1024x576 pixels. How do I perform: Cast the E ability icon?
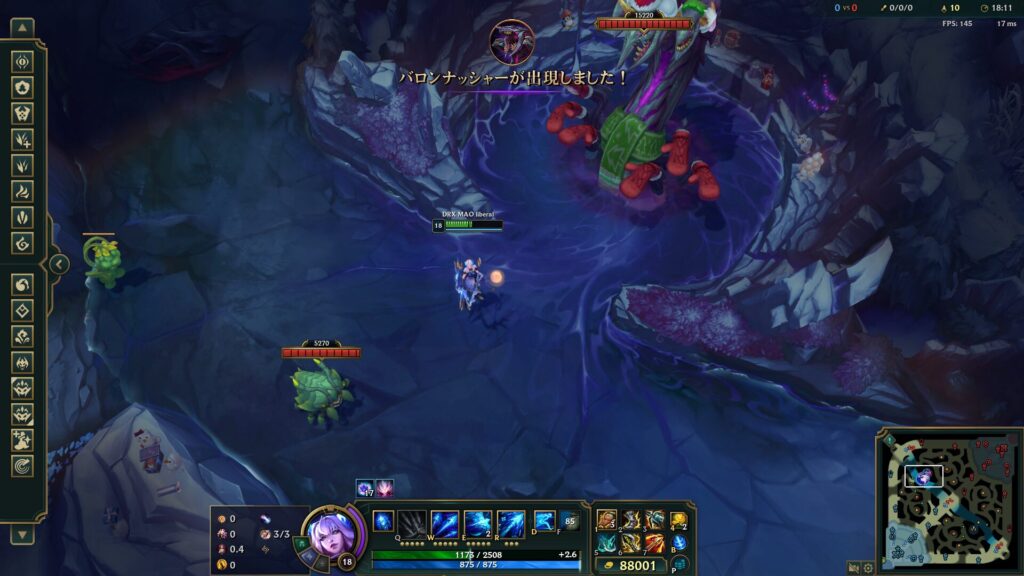pos(477,522)
